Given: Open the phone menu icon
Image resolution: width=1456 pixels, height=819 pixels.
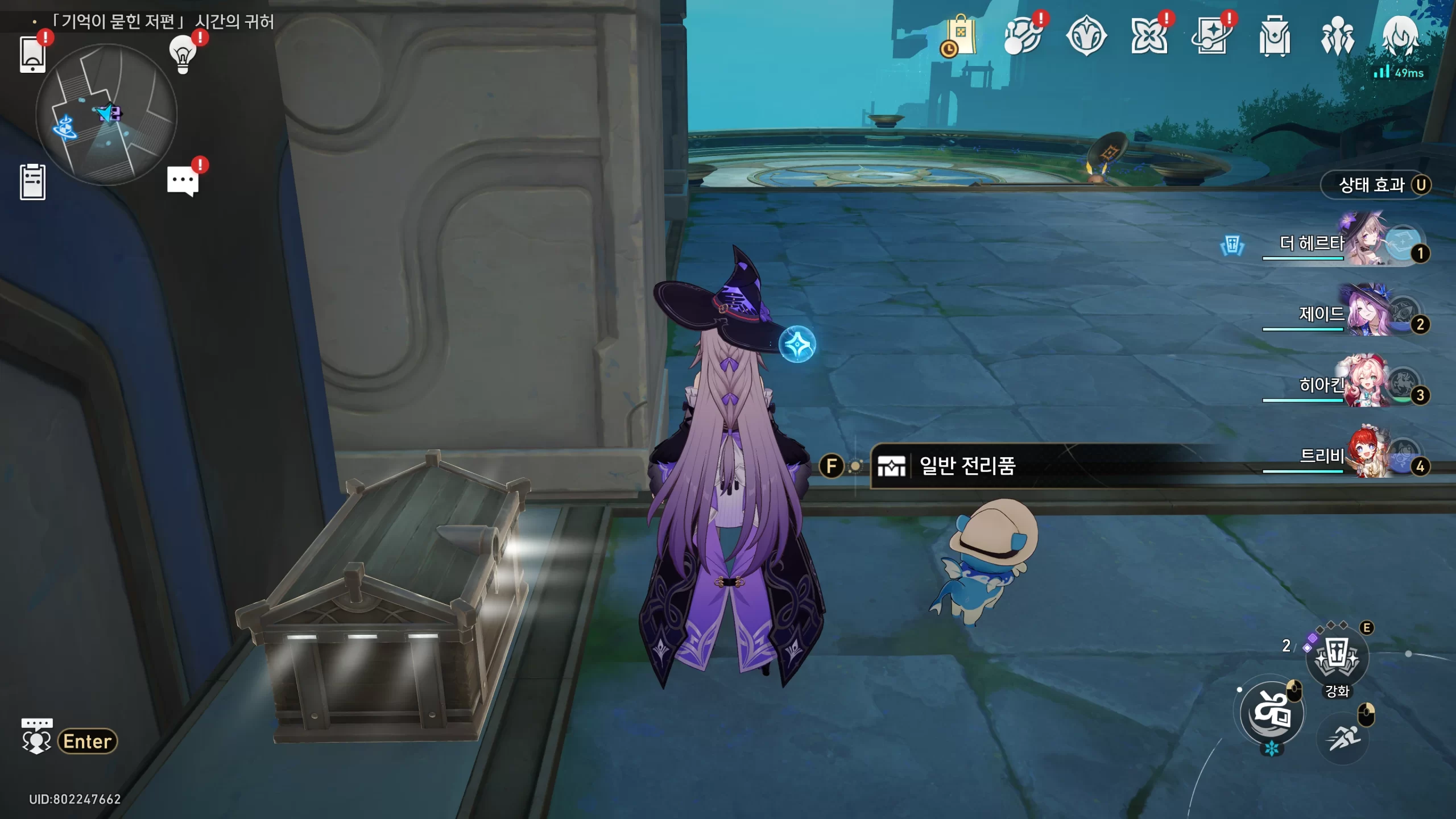Looking at the screenshot, I should pyautogui.click(x=32, y=55).
